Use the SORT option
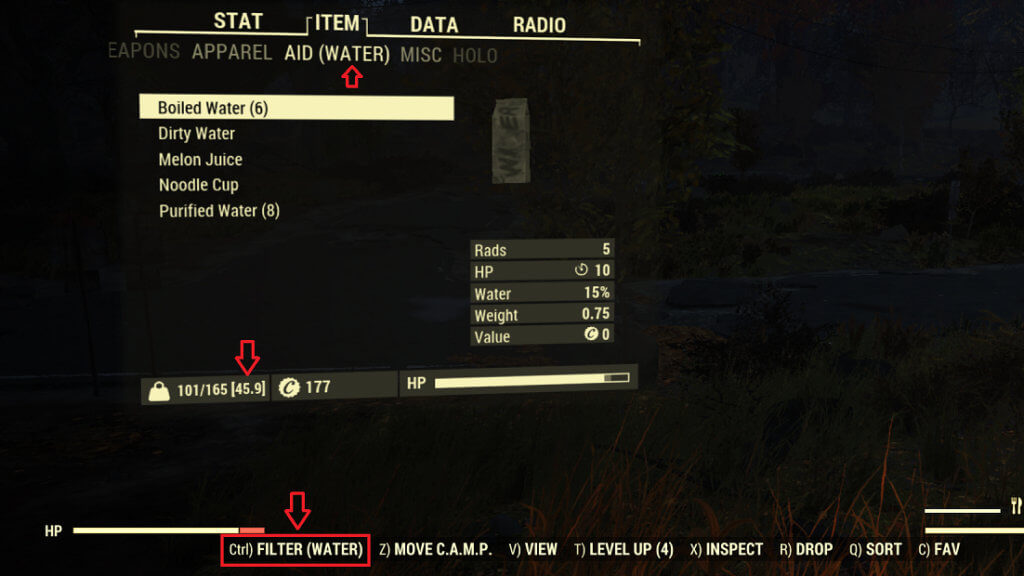This screenshot has width=1024, height=576. click(875, 549)
